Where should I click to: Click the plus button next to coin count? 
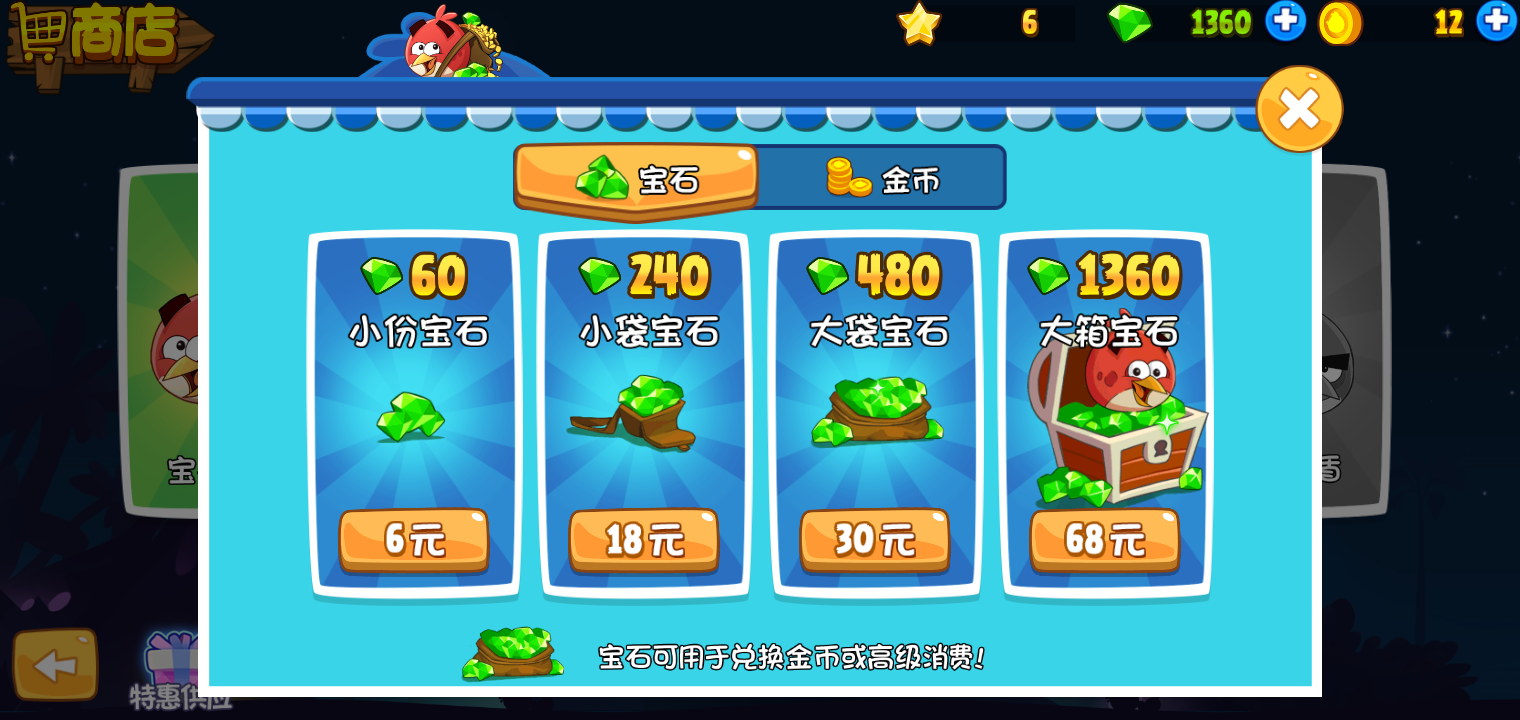click(x=1498, y=22)
